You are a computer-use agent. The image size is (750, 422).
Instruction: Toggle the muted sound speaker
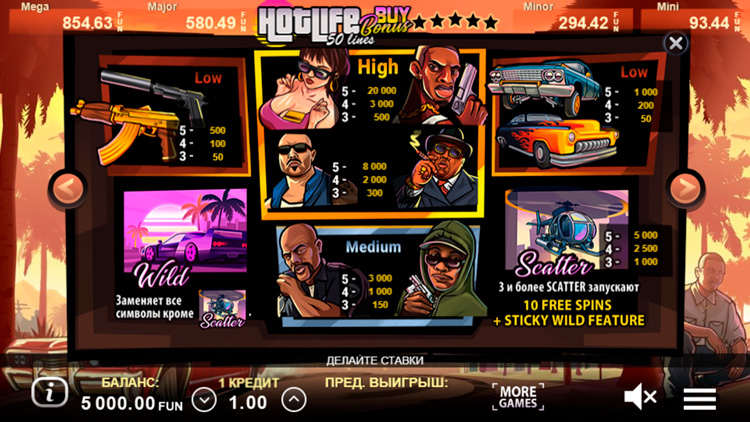tap(640, 397)
